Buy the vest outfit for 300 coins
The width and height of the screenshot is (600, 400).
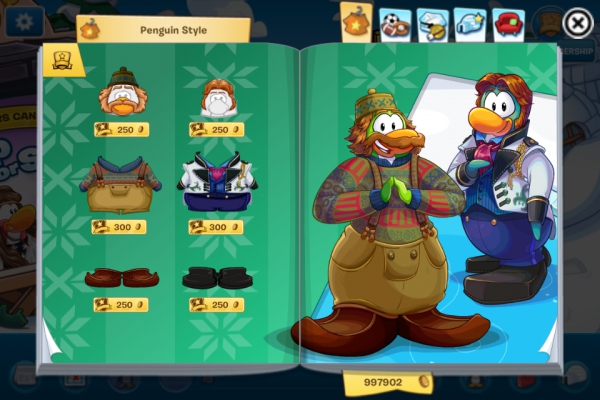coord(215,227)
